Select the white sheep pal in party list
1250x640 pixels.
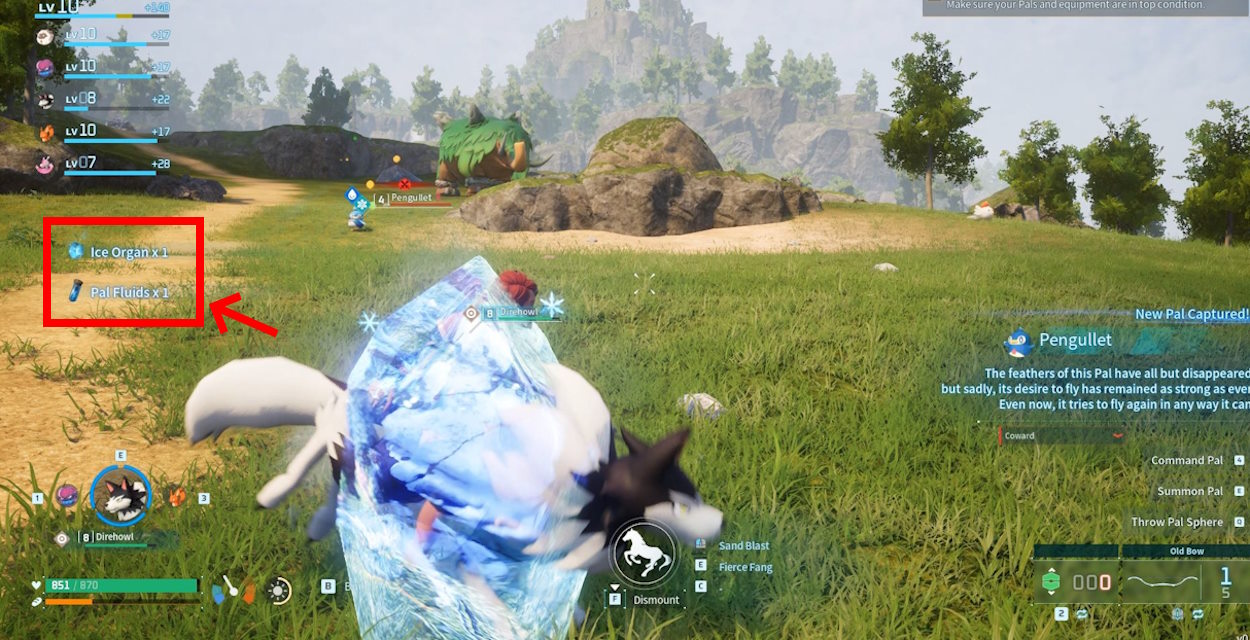pyautogui.click(x=45, y=36)
